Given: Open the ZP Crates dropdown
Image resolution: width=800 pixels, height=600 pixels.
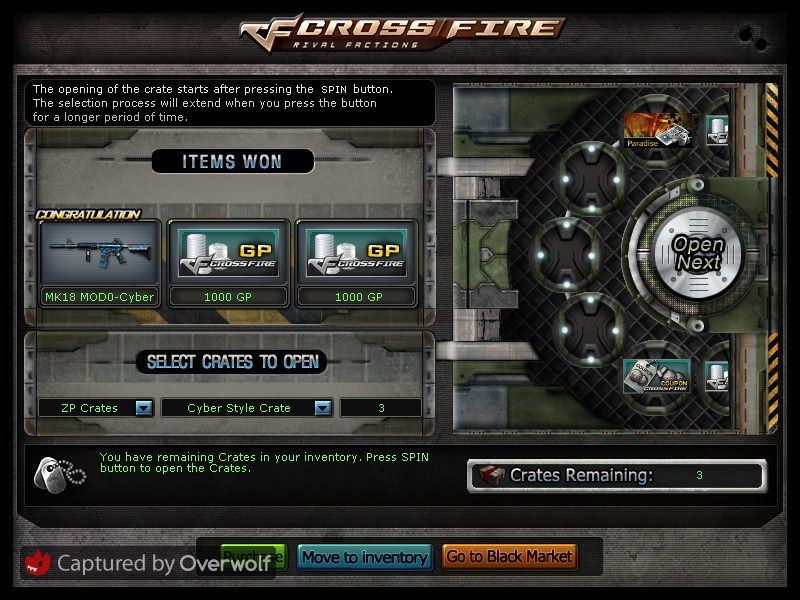Looking at the screenshot, I should point(143,408).
